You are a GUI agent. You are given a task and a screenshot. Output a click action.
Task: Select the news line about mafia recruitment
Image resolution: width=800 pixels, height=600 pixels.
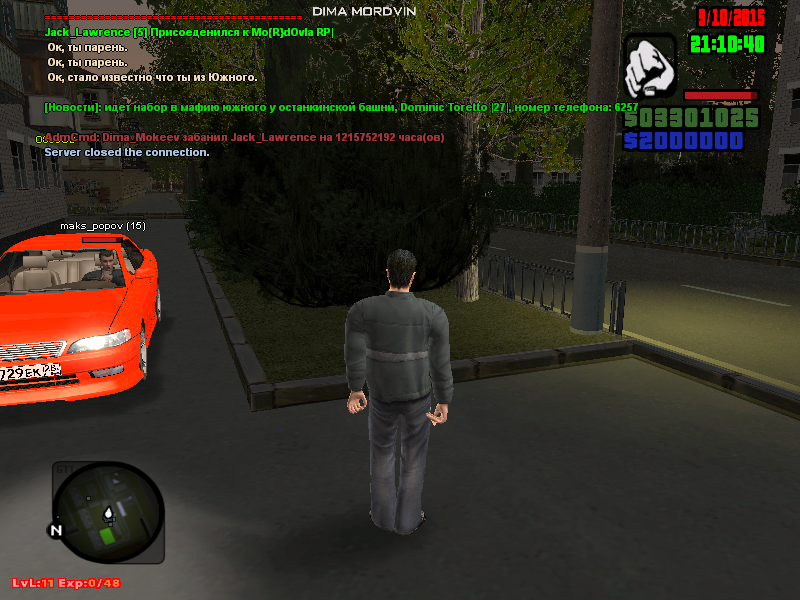click(x=340, y=107)
